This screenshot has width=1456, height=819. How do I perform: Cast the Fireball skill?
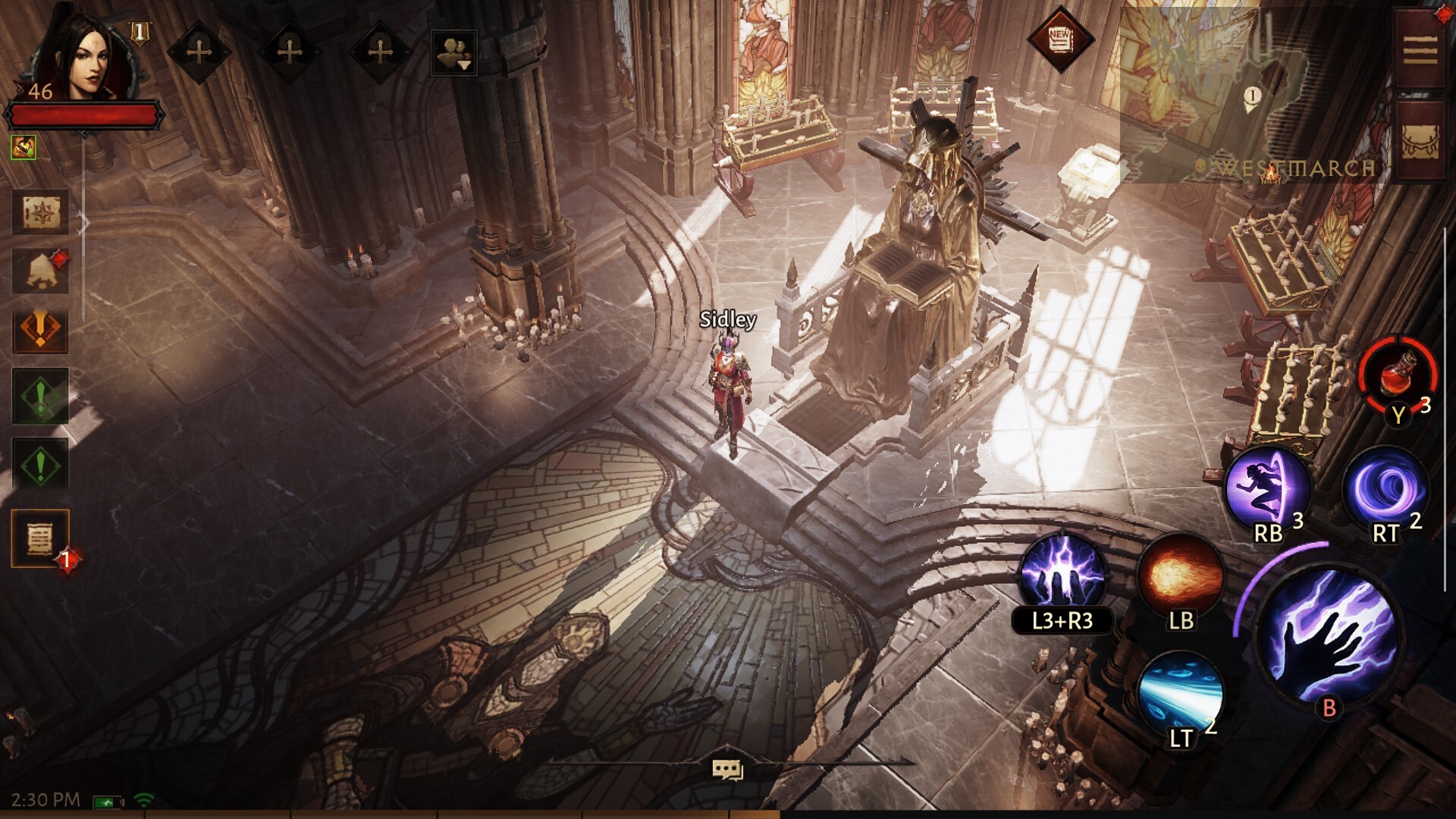pos(1180,575)
